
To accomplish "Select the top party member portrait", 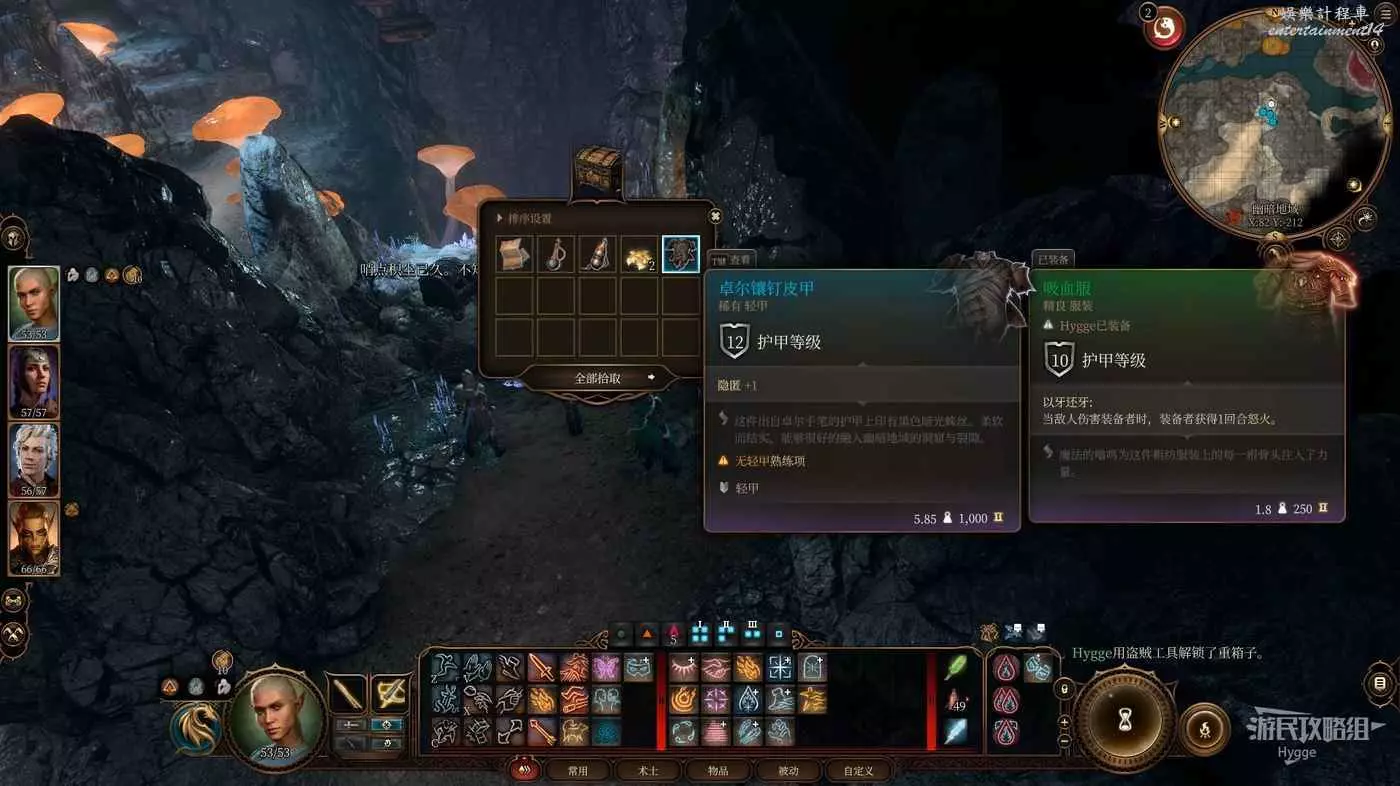I will pyautogui.click(x=33, y=303).
